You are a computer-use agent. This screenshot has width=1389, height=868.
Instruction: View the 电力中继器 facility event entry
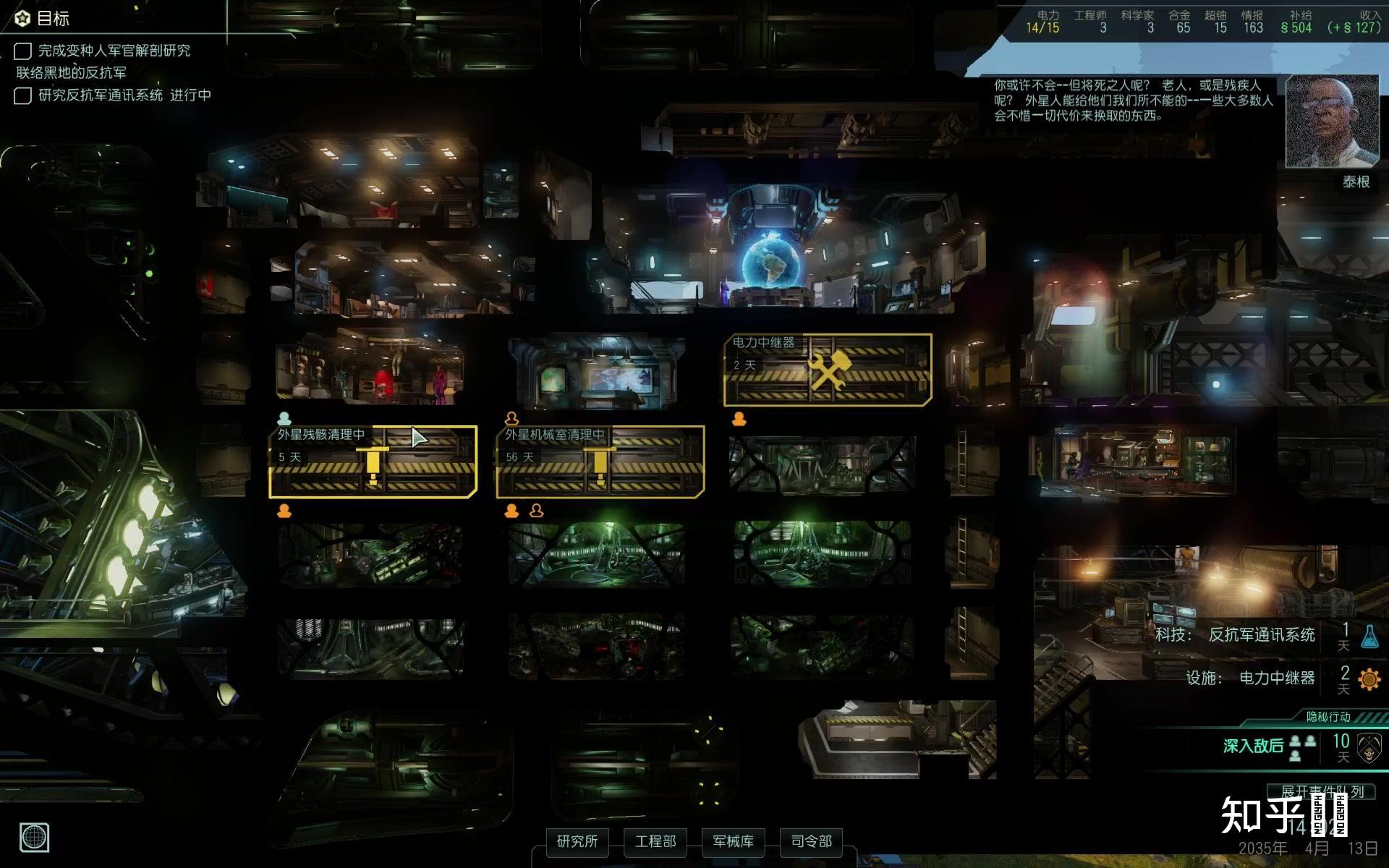point(1276,678)
